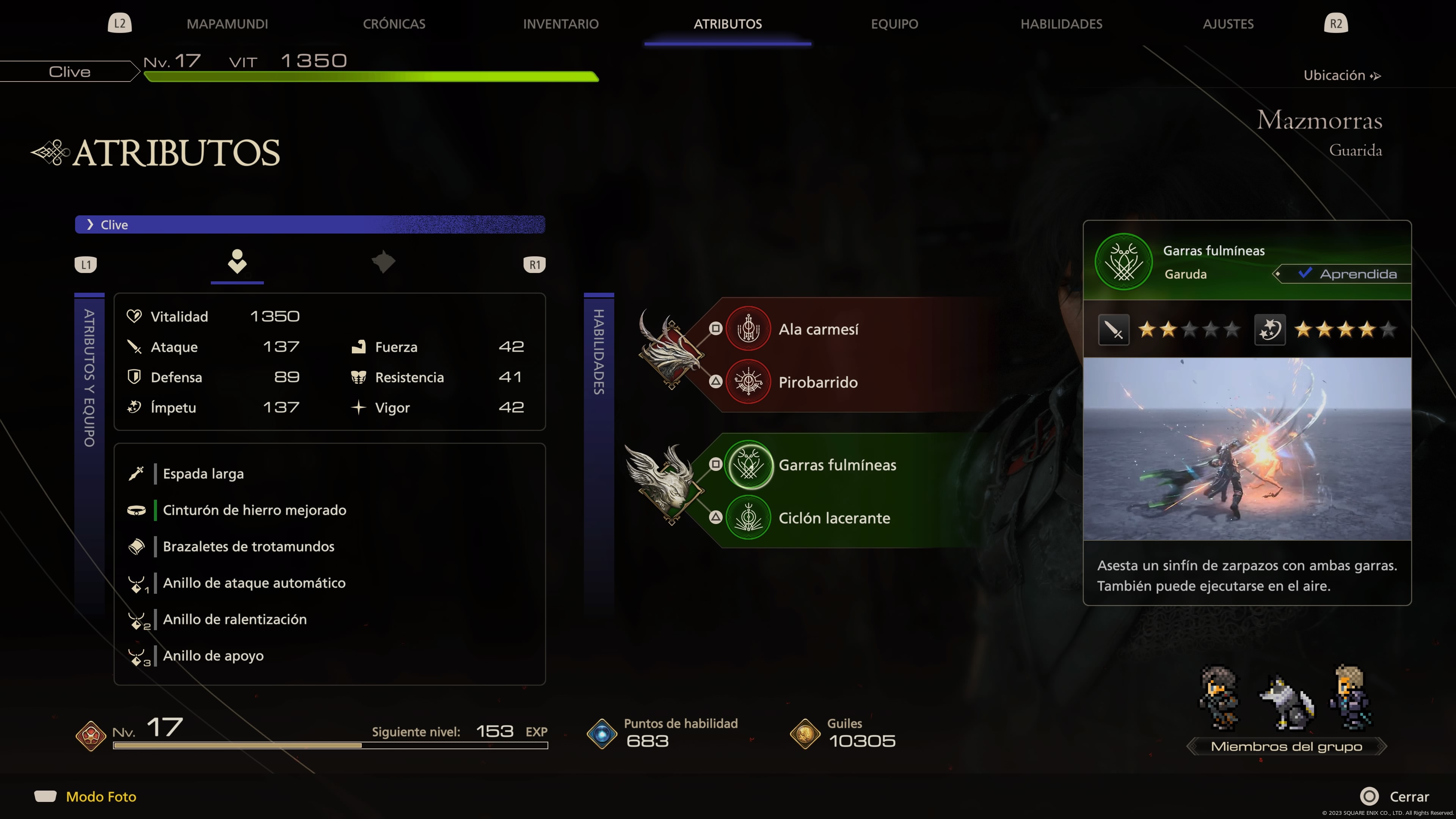Screen dimensions: 1456x819
Task: Switch to the AJUSTES tab
Action: pos(1228,24)
